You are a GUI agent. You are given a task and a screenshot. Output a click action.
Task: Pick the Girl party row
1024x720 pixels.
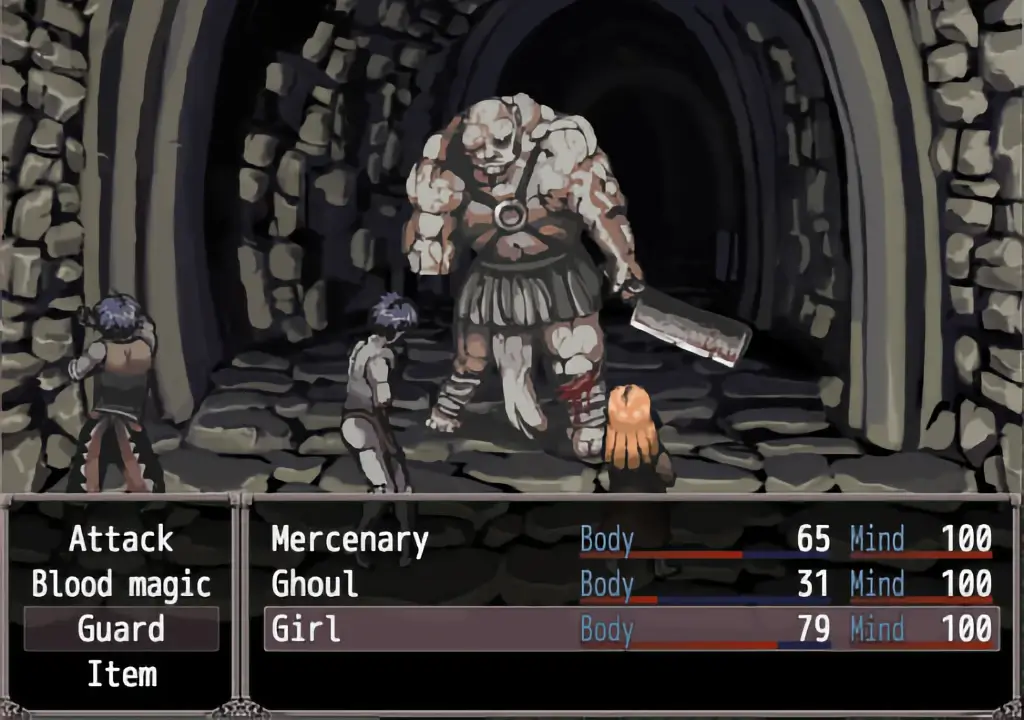(630, 629)
